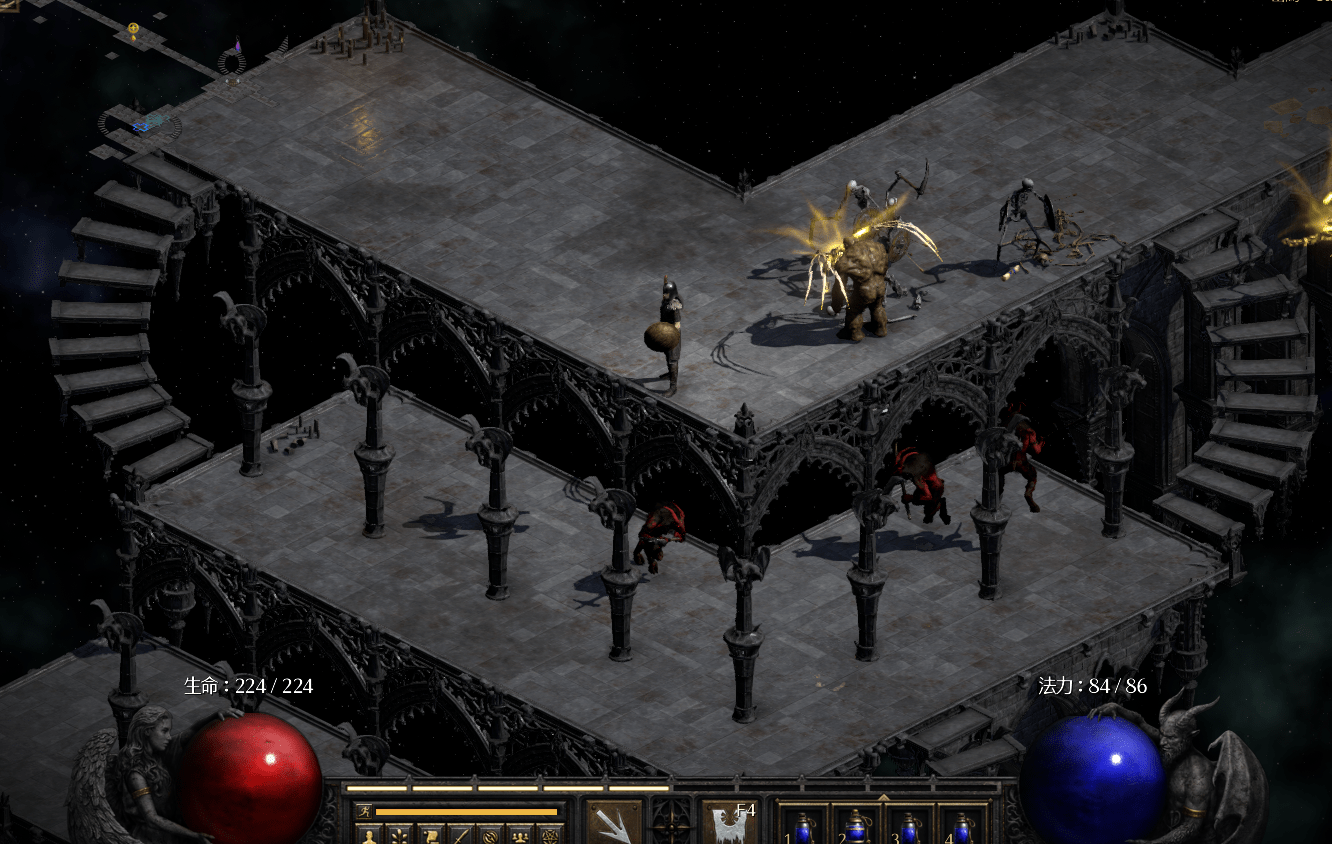Screen dimensions: 1332x844
Task: Open the character sheet person icon
Action: (x=369, y=835)
